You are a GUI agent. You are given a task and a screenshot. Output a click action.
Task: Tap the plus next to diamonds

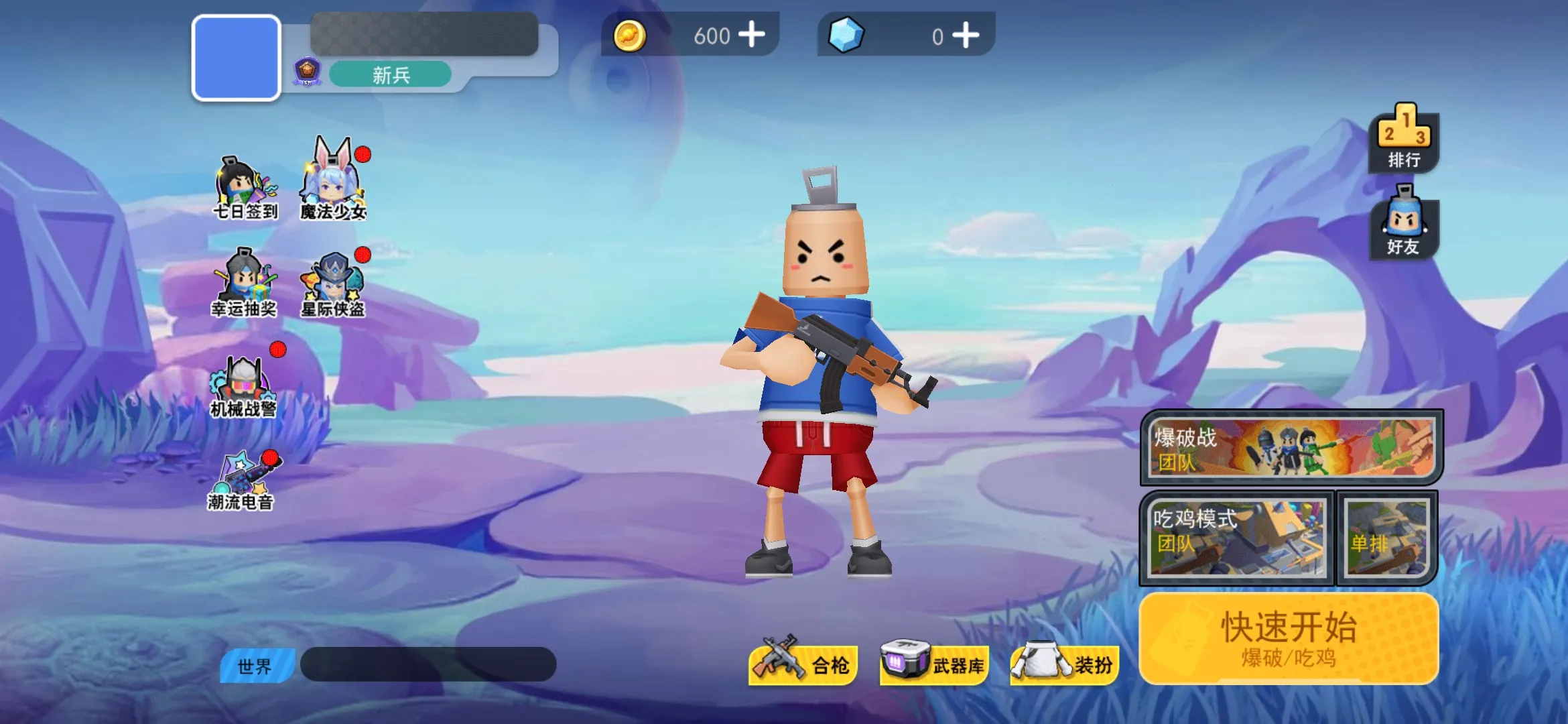[x=966, y=36]
